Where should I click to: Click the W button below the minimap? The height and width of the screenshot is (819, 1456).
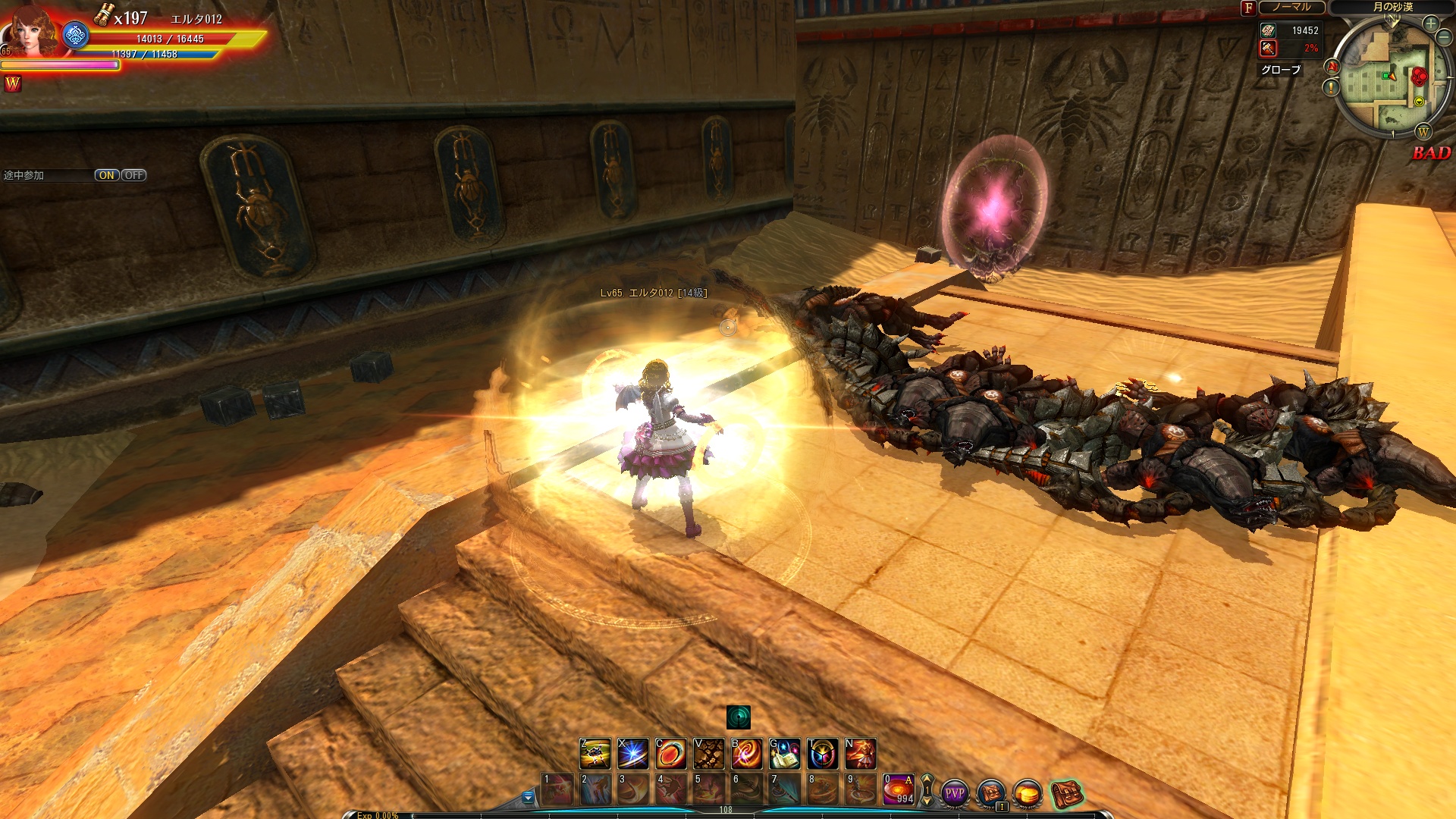pos(1423,132)
